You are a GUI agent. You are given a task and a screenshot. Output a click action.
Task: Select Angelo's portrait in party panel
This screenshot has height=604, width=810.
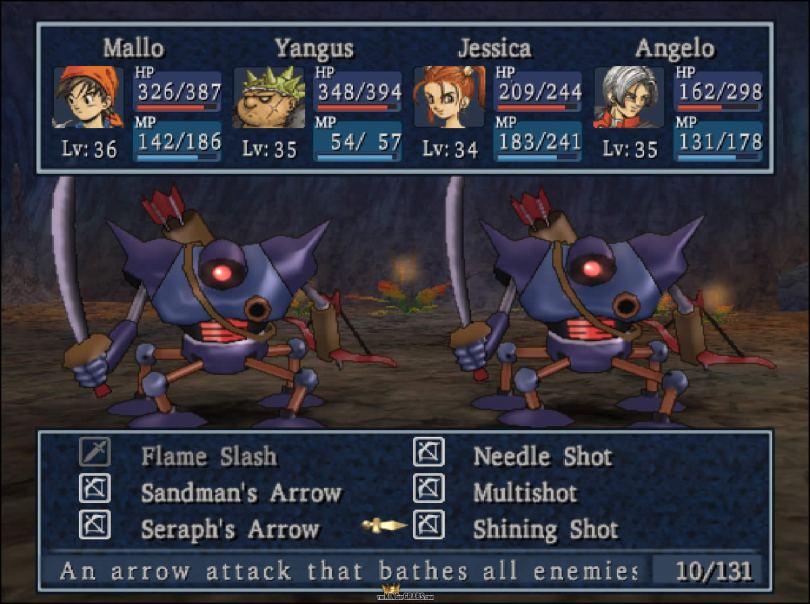(x=629, y=97)
